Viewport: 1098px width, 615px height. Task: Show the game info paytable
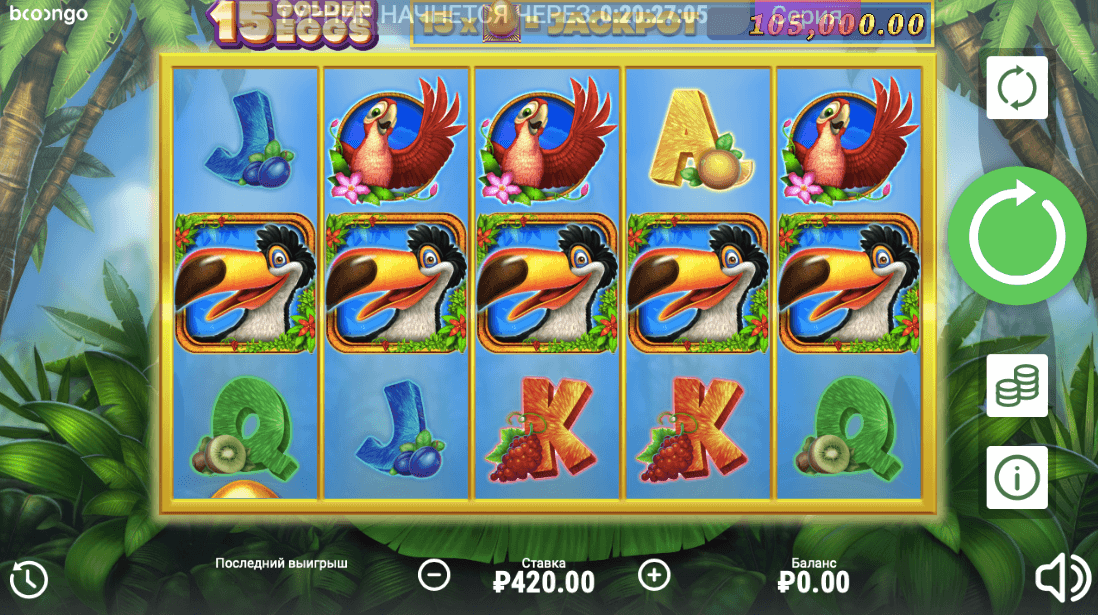coord(1017,478)
